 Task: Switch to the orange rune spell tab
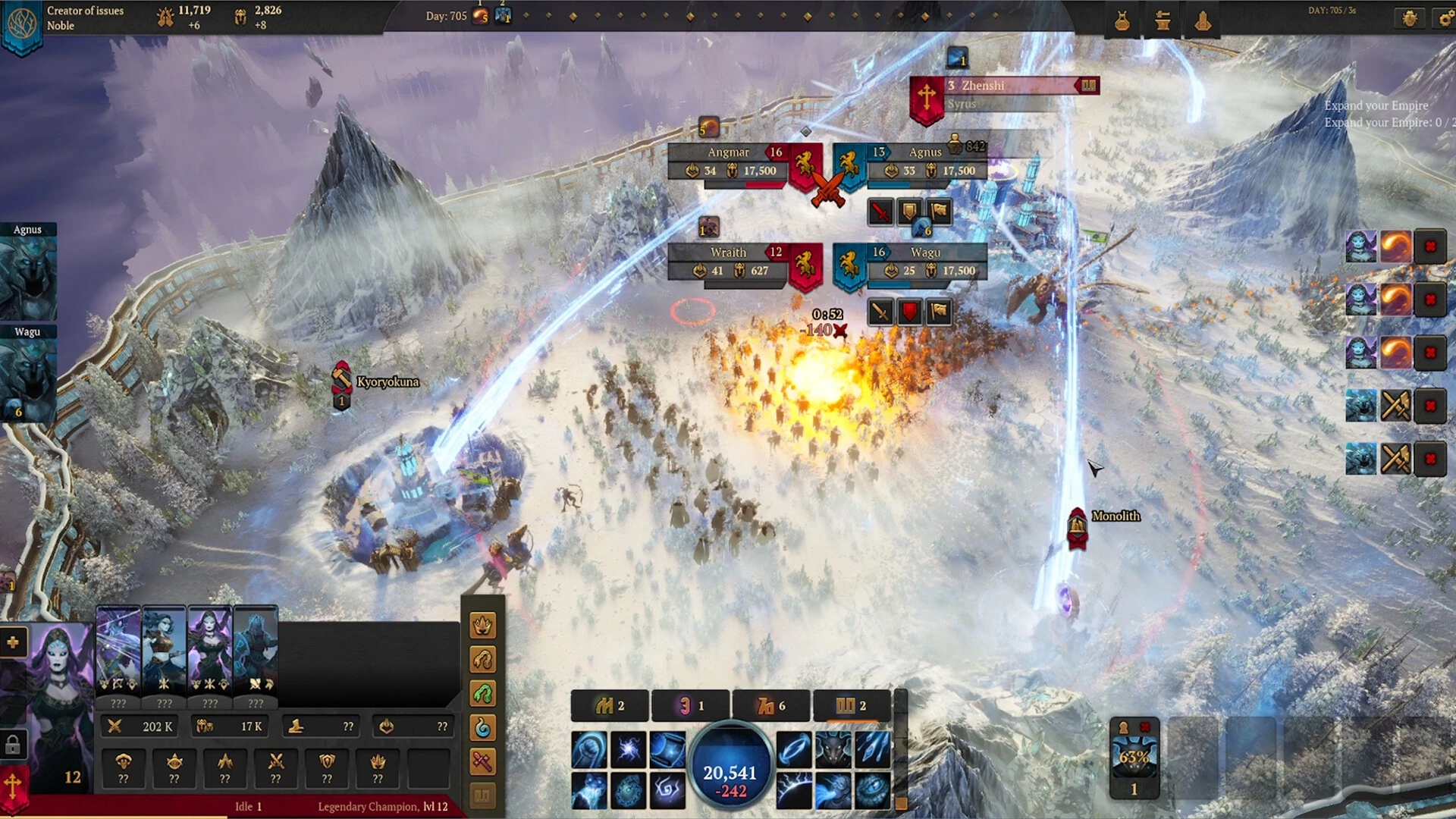(771, 706)
